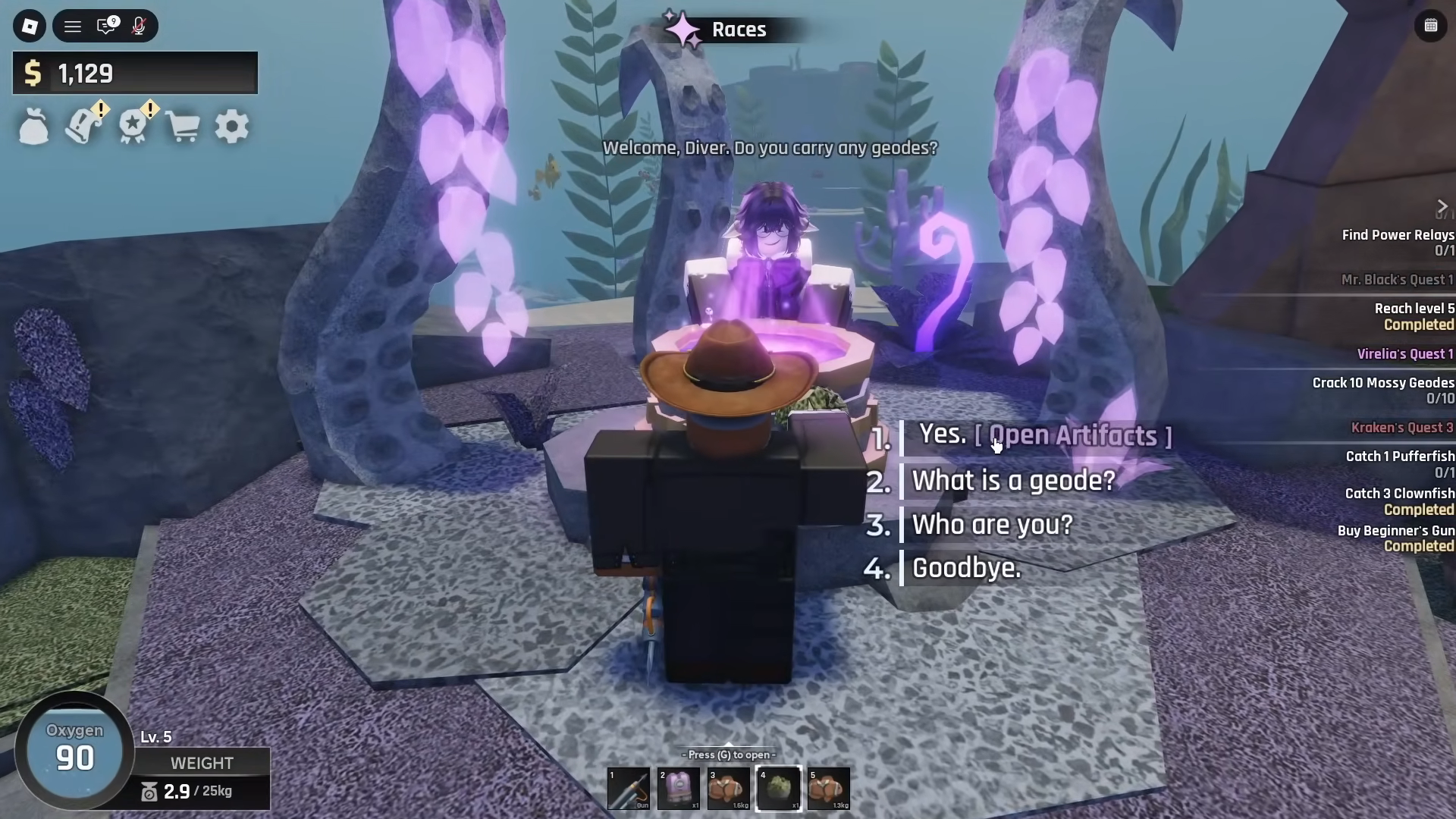Click the money counter showing 1,129

135,73
